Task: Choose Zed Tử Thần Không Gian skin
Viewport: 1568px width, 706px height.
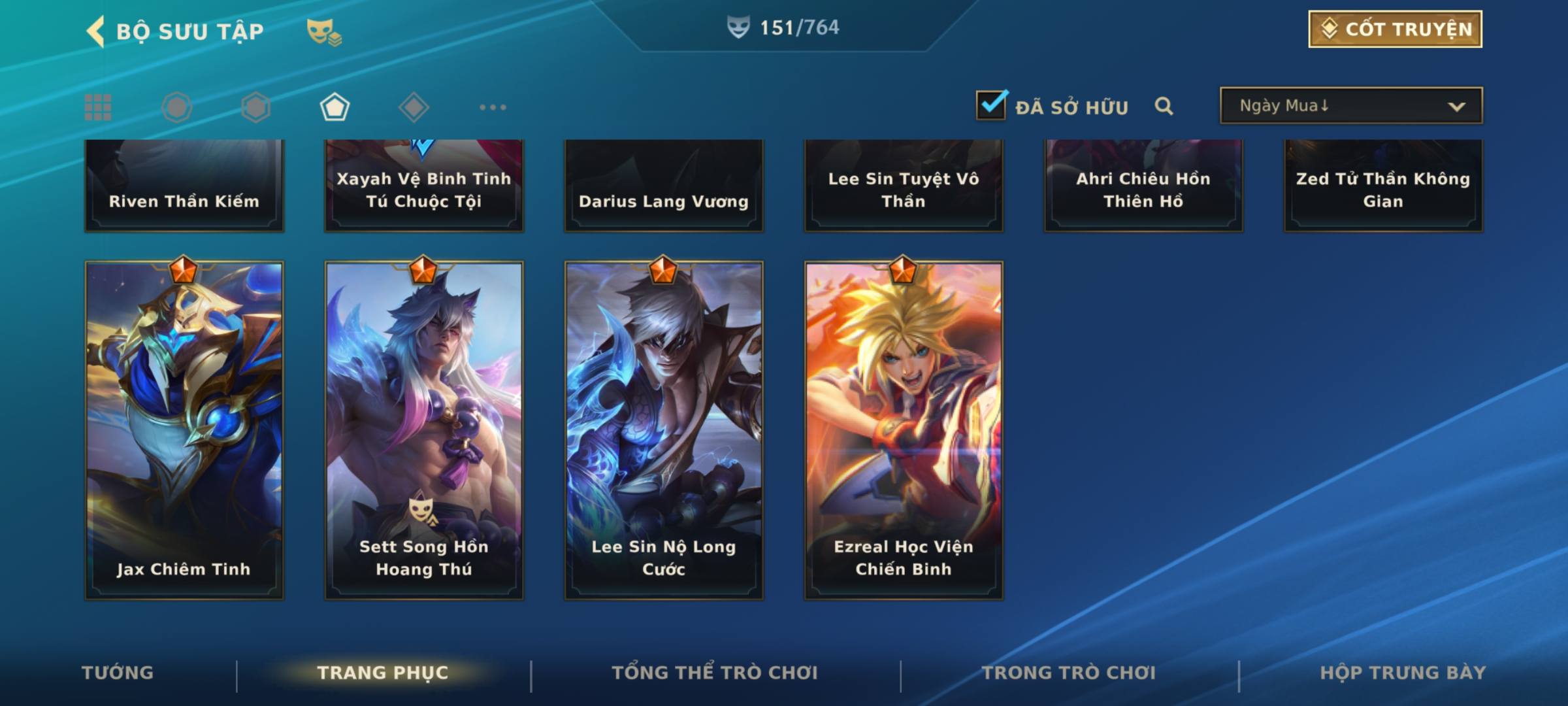Action: point(1383,186)
